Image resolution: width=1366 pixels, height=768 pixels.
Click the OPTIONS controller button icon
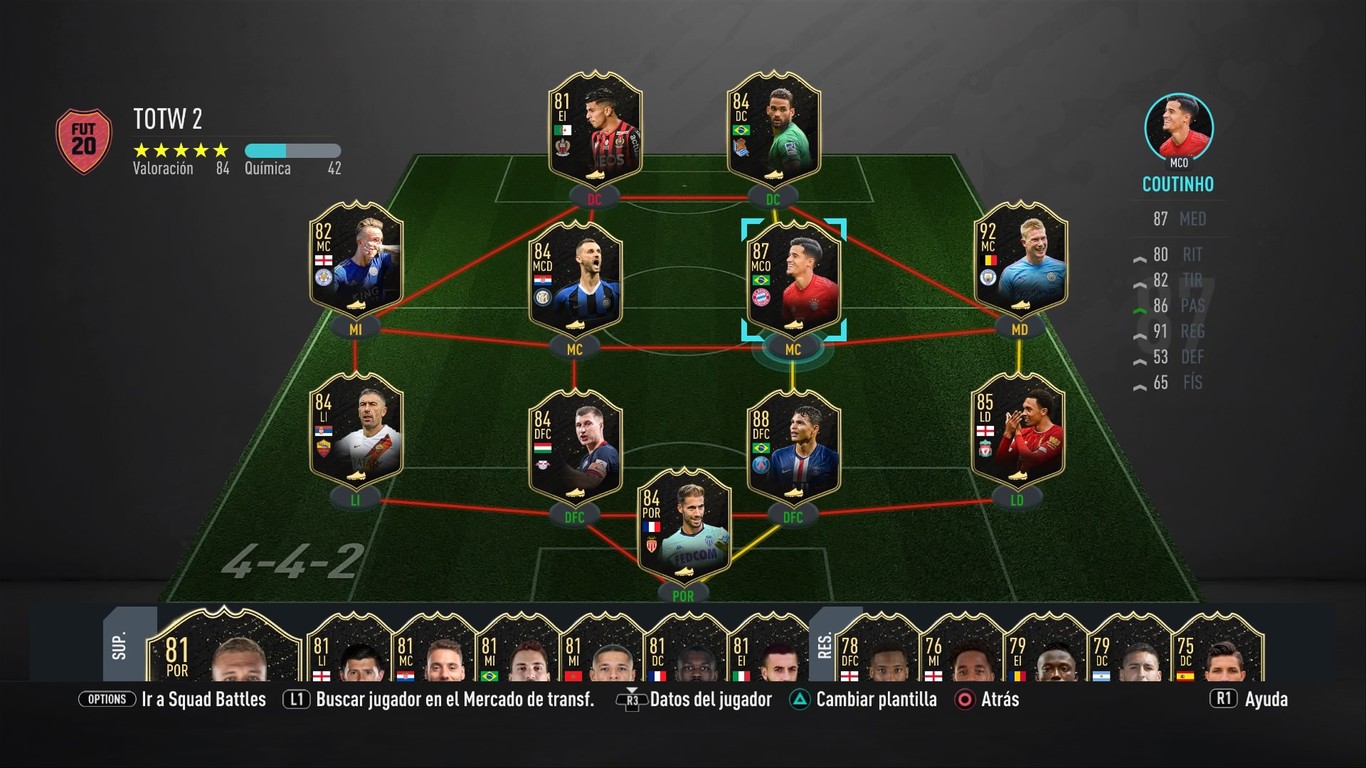(107, 699)
